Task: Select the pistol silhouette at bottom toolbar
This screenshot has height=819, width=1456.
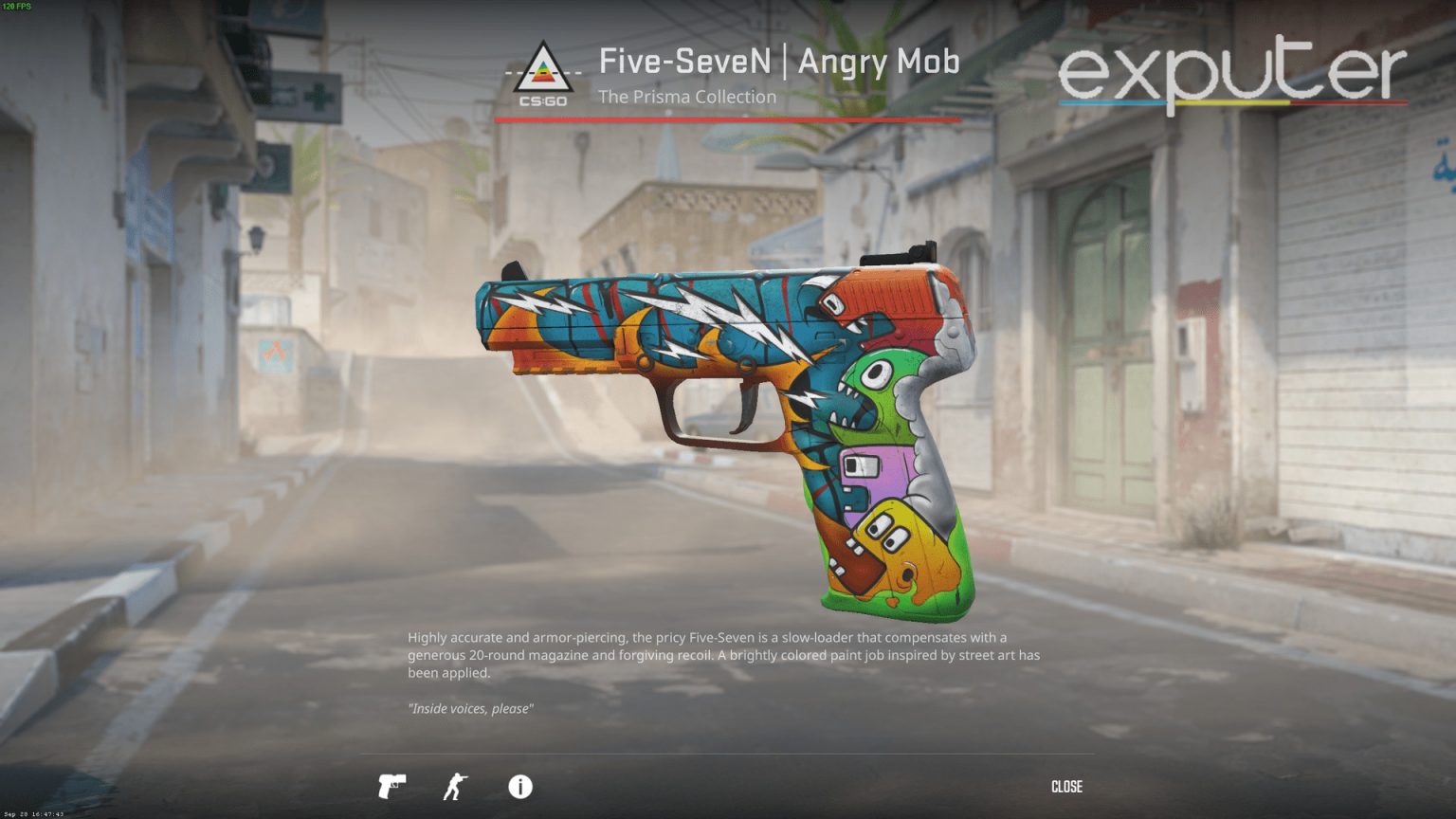Action: [x=391, y=787]
